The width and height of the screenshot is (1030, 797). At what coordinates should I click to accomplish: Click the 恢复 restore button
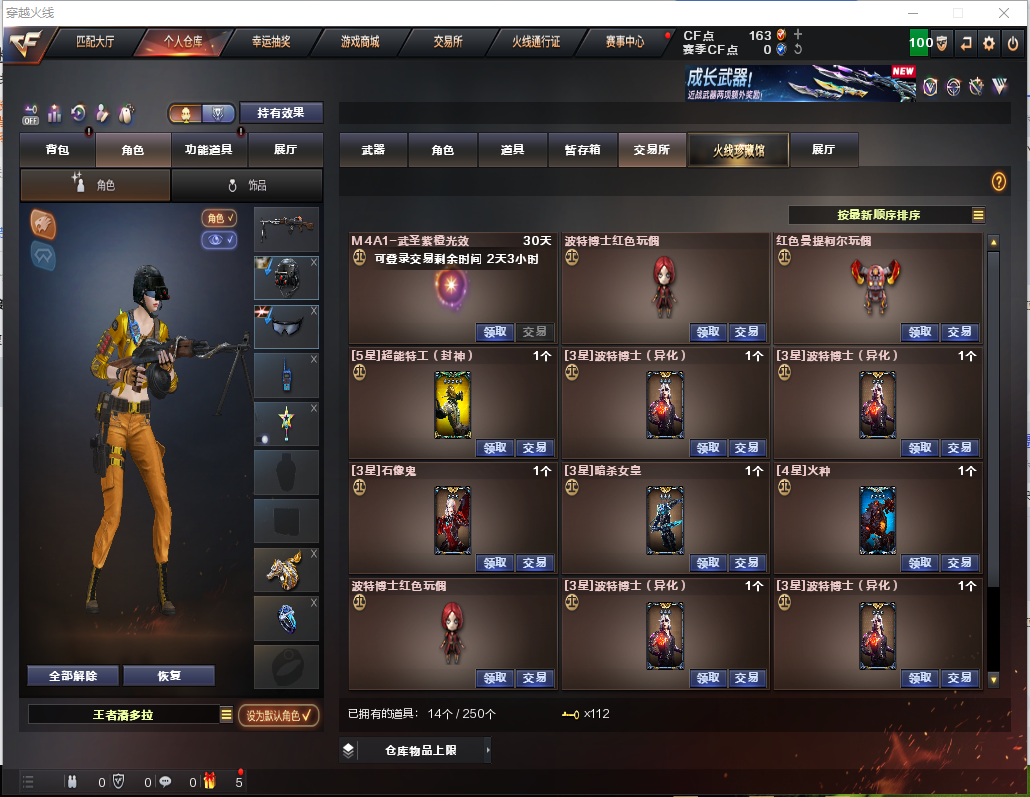pos(169,676)
